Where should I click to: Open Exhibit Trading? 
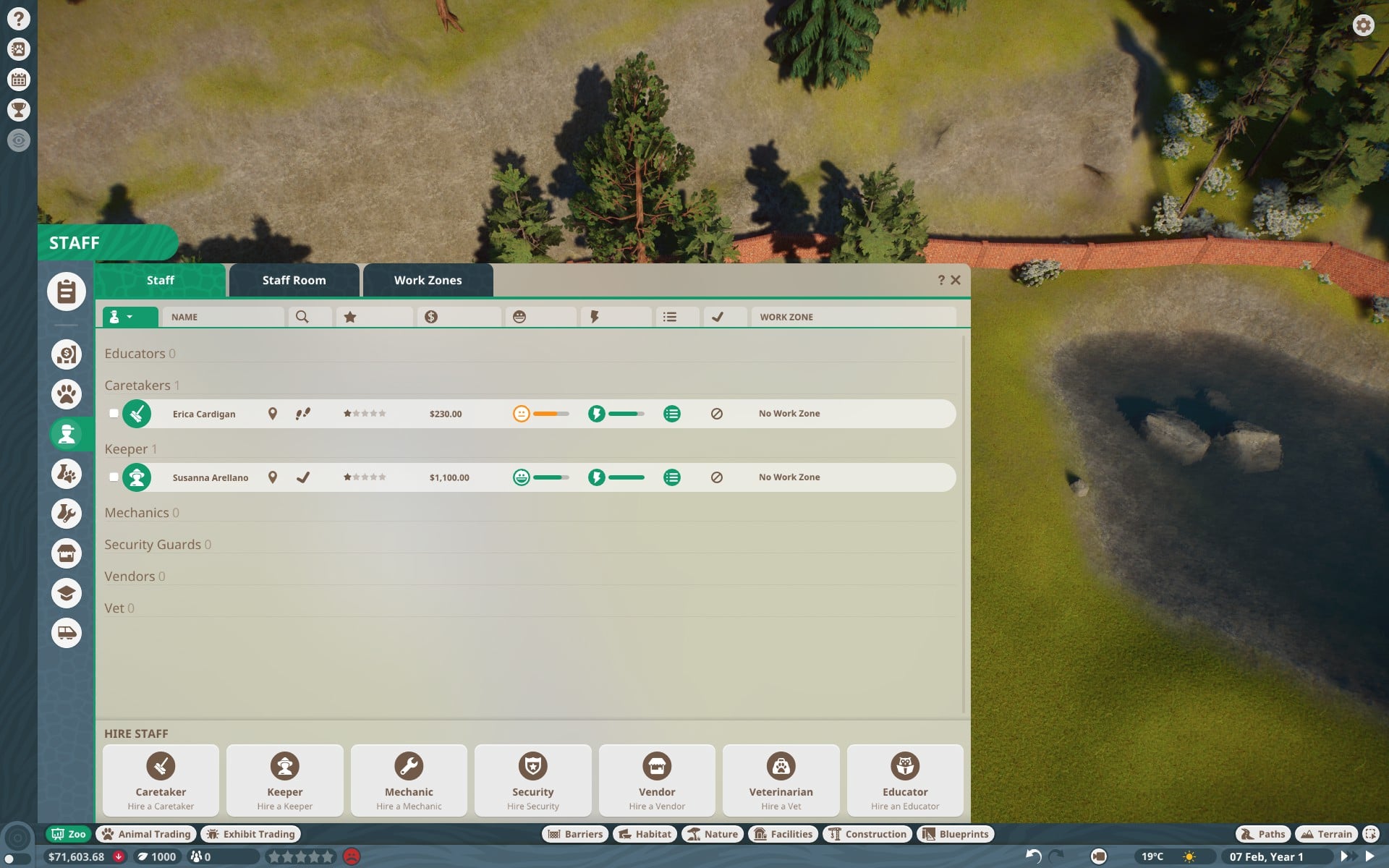(251, 834)
